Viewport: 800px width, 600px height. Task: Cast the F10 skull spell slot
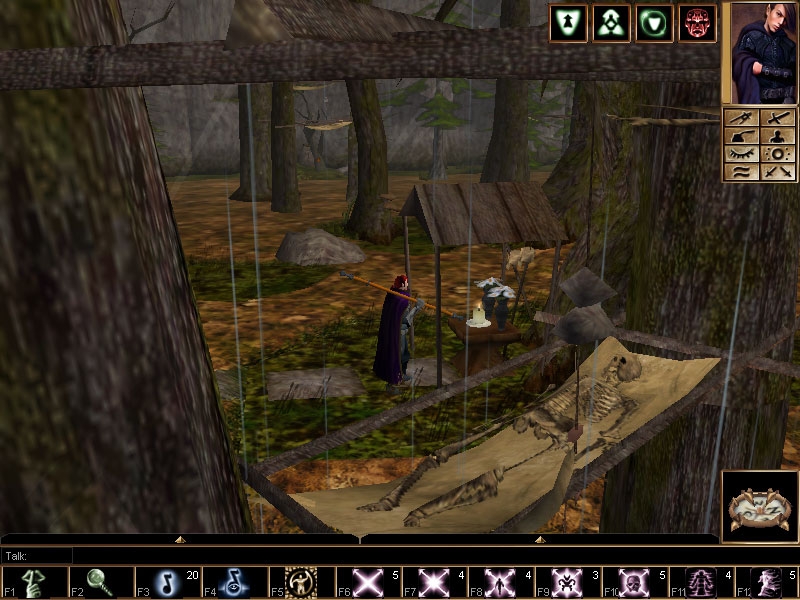tap(635, 583)
